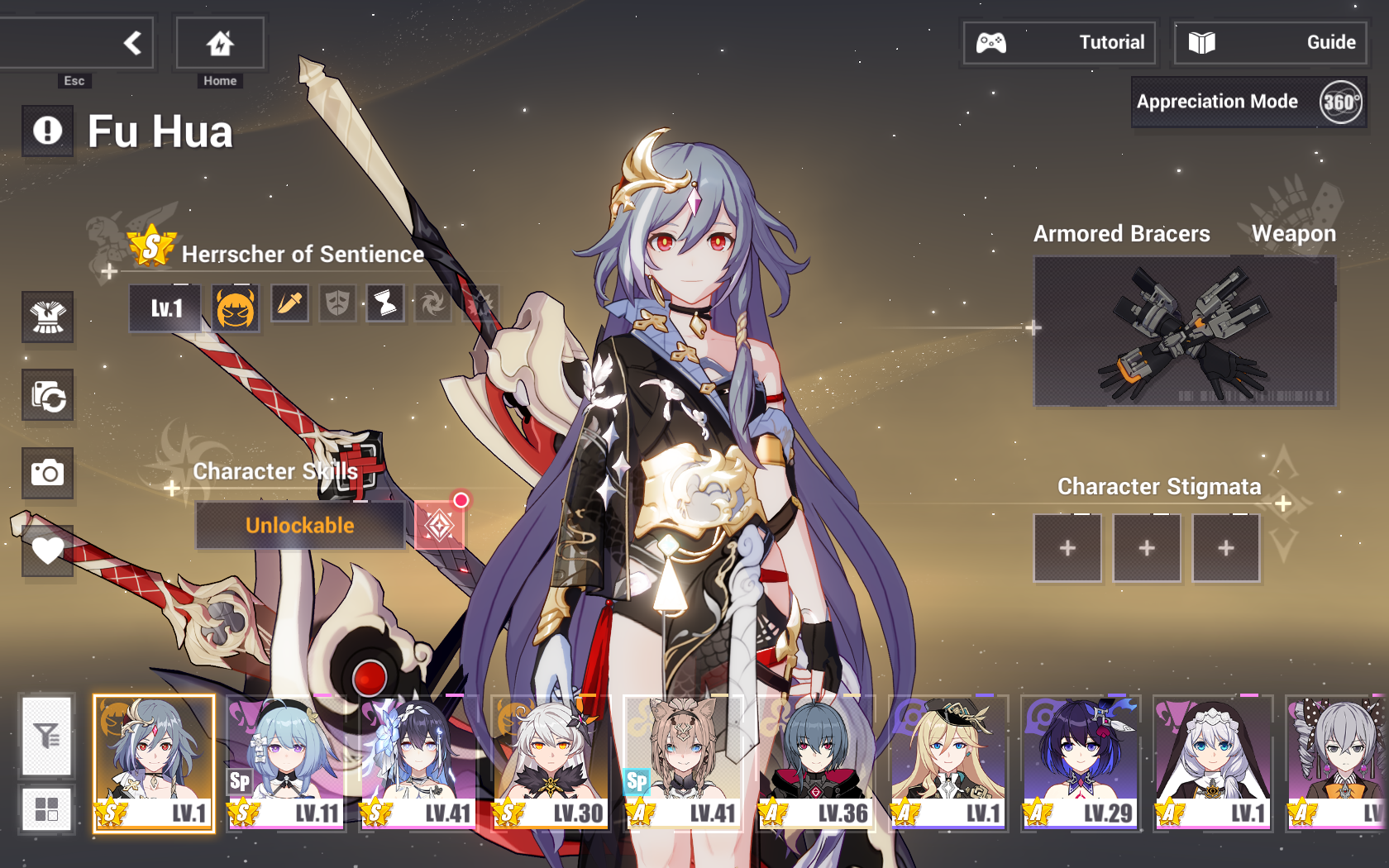The height and width of the screenshot is (868, 1389).
Task: Open the Guide book
Action: tap(1269, 42)
